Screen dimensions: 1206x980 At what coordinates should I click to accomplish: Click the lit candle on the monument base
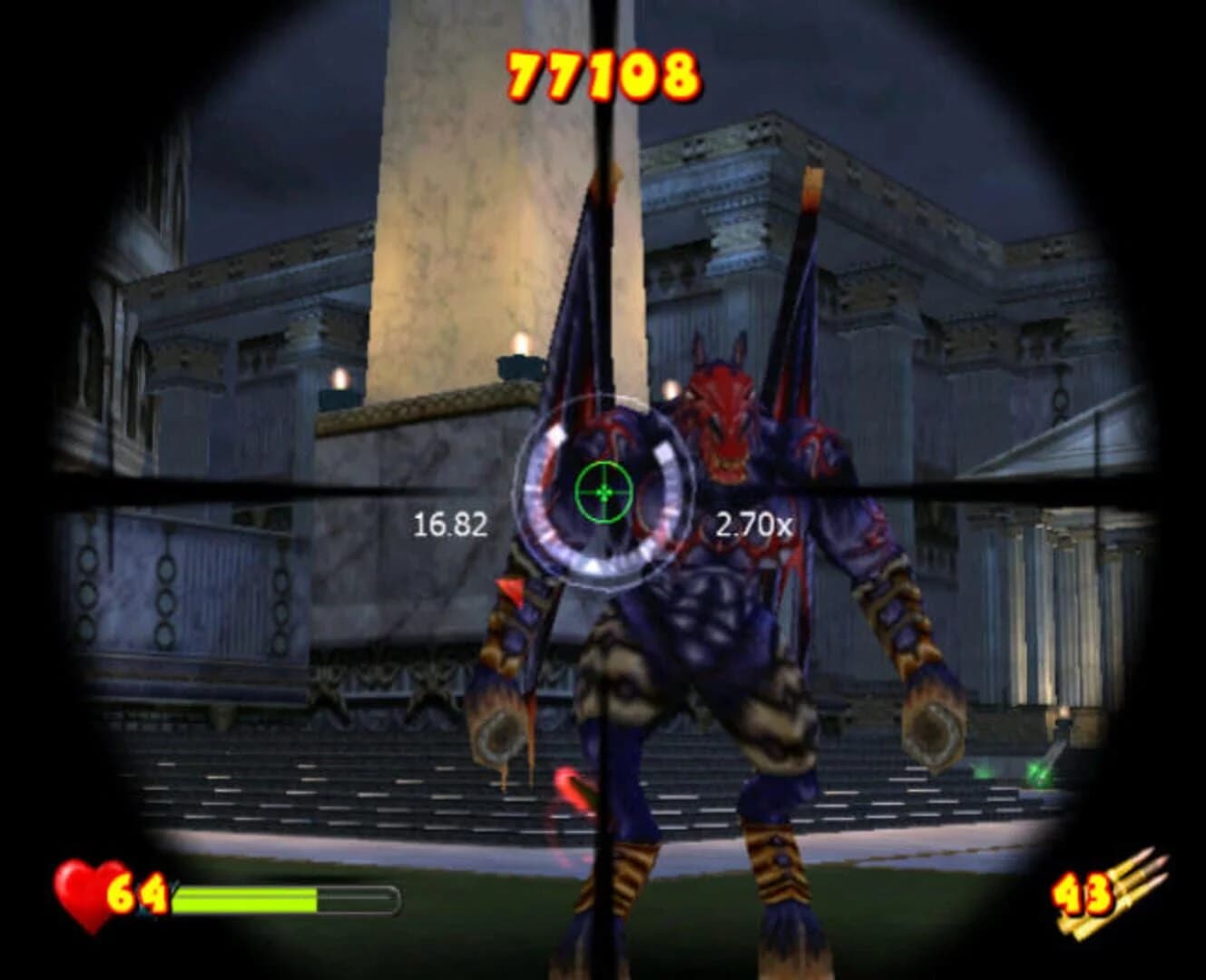coord(518,354)
